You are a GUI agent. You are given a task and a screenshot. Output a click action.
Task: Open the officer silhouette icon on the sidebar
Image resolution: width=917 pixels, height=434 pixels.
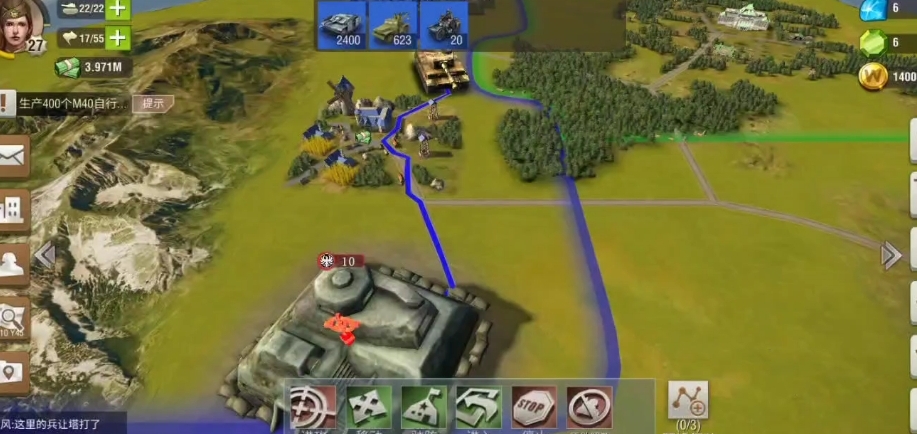tap(13, 264)
